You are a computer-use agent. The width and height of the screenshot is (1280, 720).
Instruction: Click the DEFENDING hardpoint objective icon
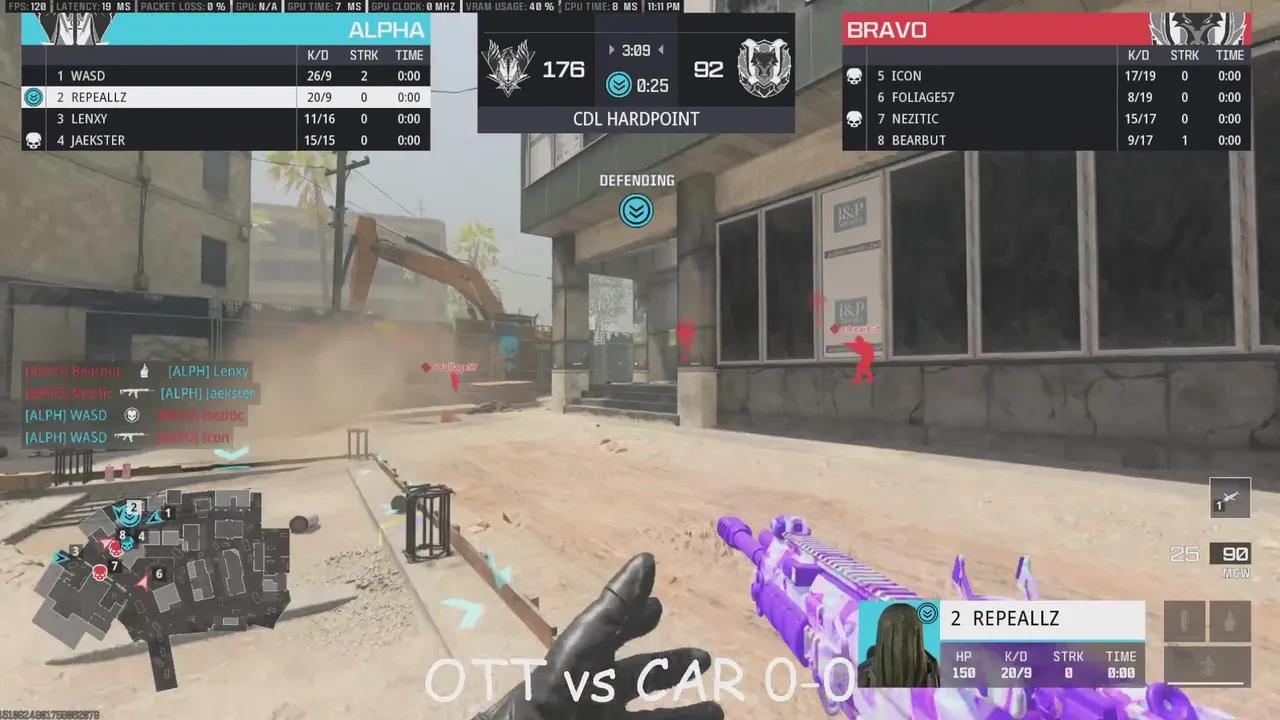(x=637, y=211)
